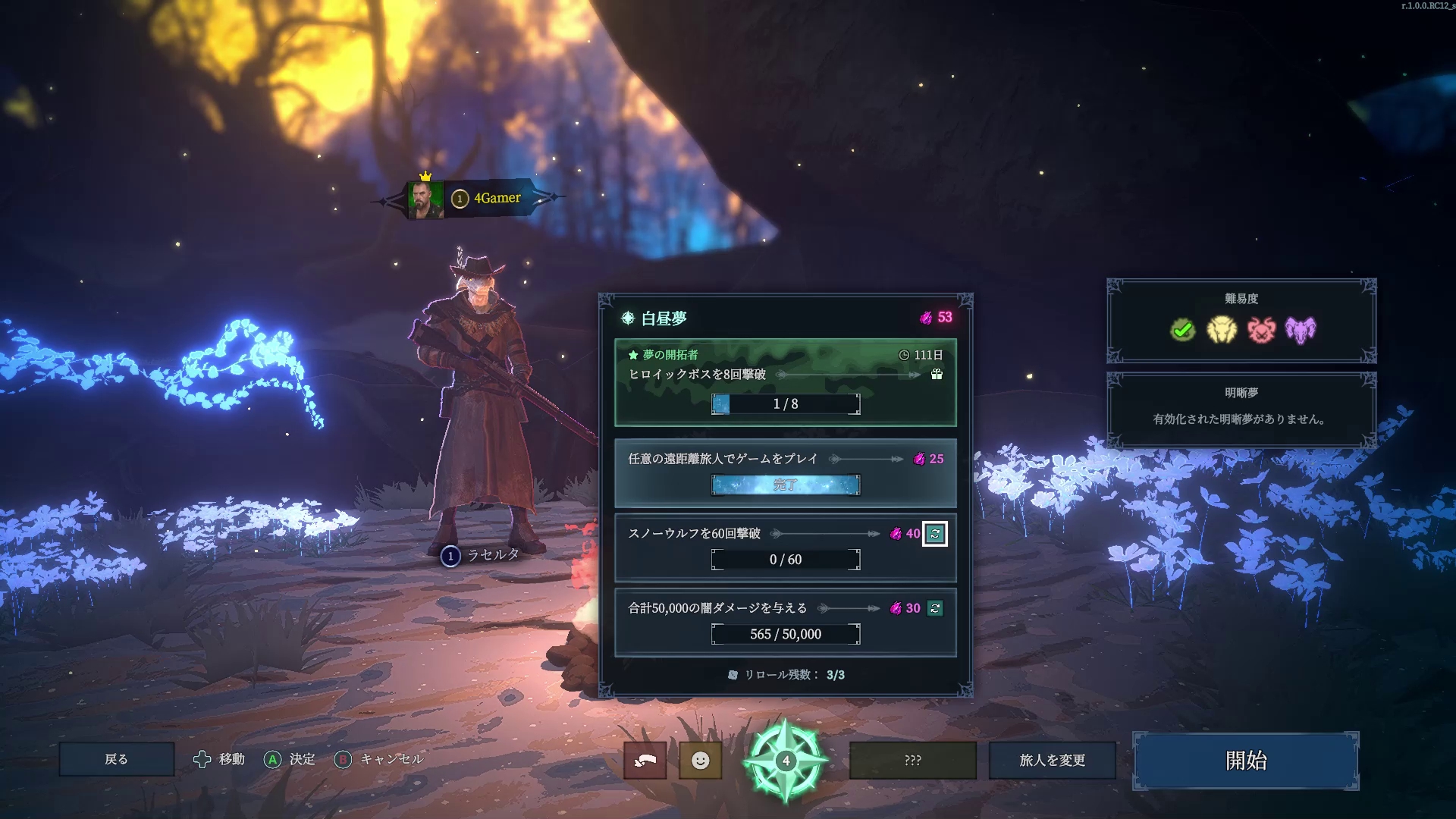Claim the gift box reward icon
The height and width of the screenshot is (819, 1456).
[x=937, y=374]
